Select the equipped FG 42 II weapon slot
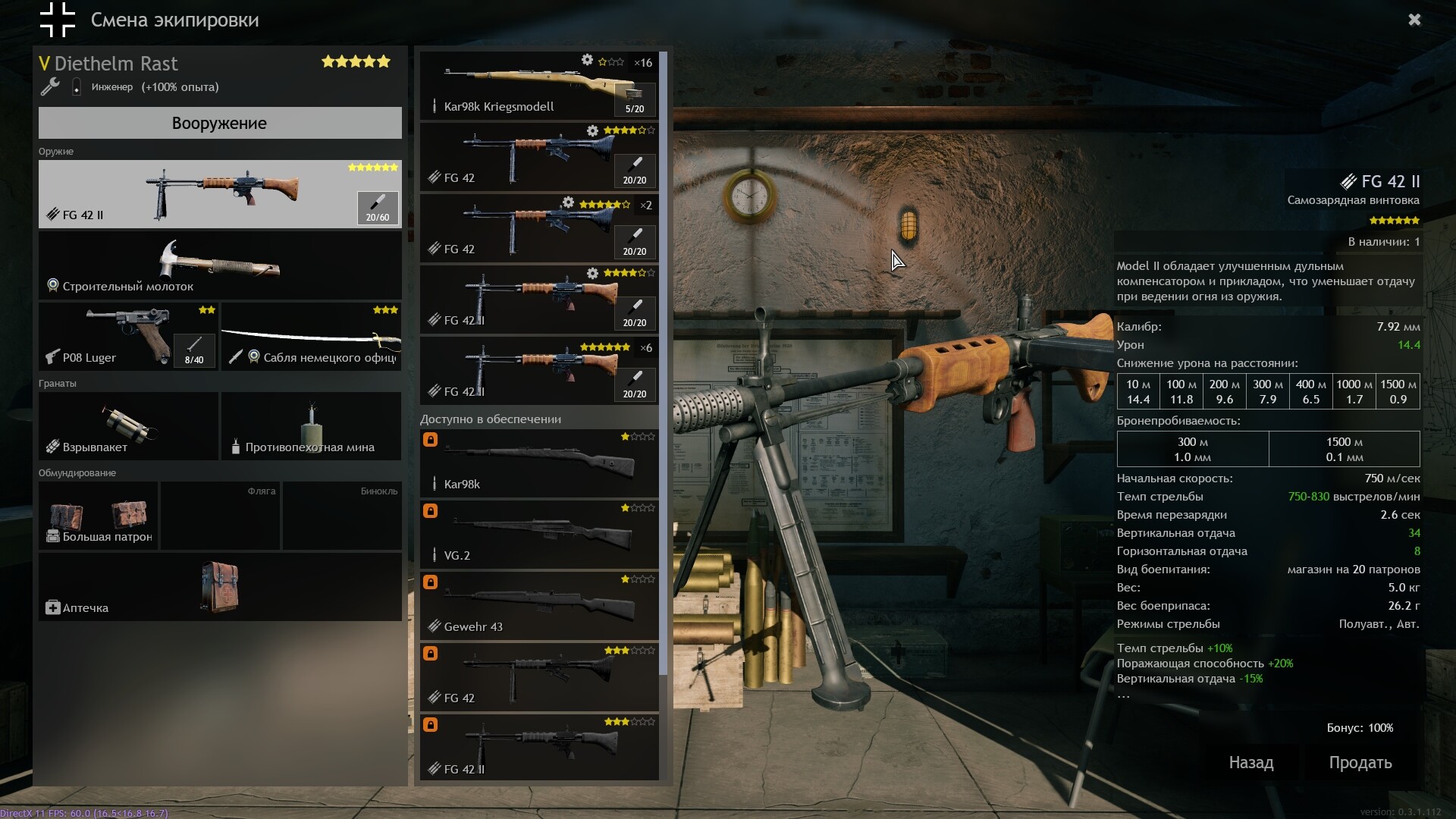Viewport: 1456px width, 819px height. point(220,194)
